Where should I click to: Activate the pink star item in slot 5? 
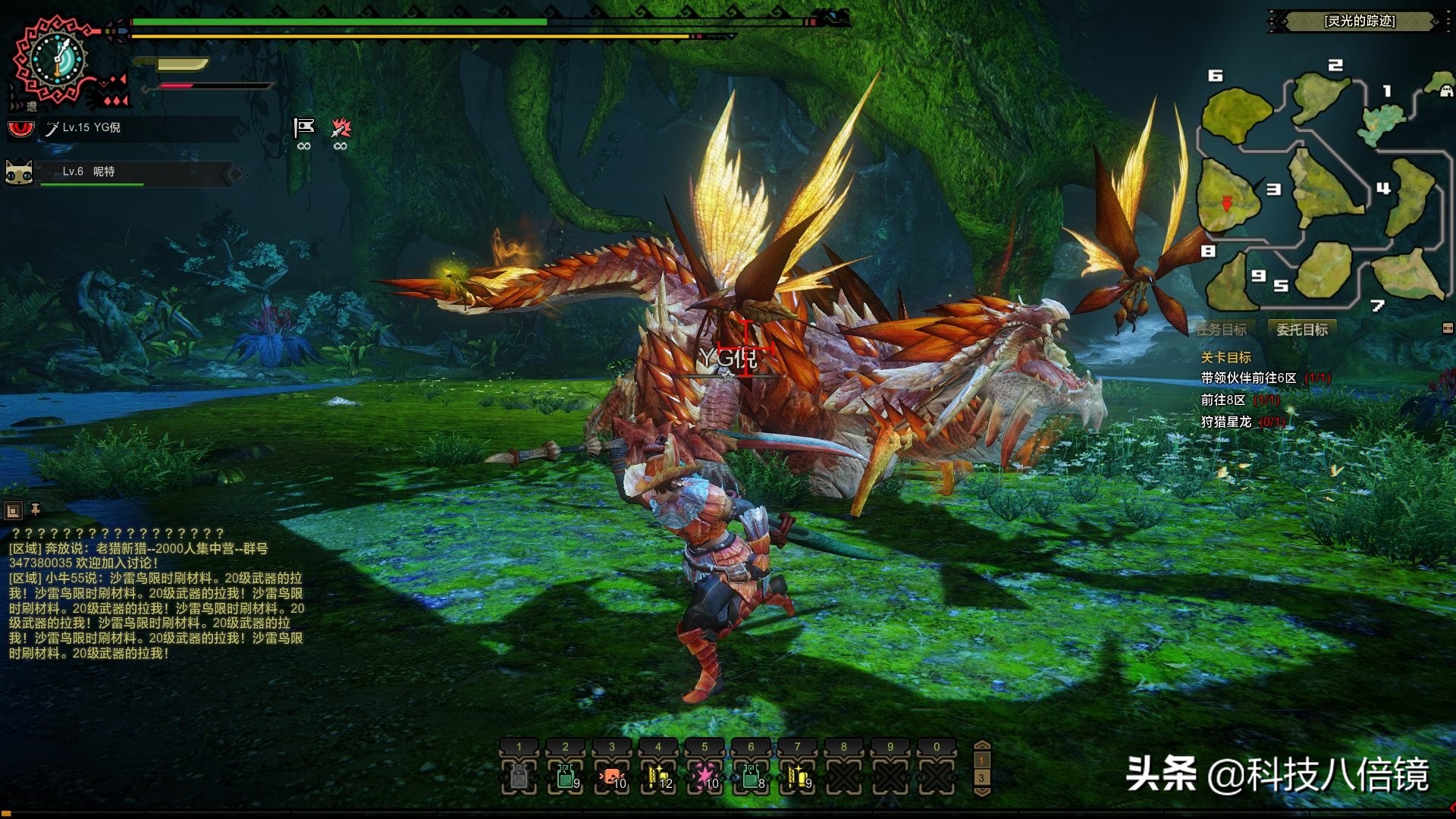click(x=705, y=777)
